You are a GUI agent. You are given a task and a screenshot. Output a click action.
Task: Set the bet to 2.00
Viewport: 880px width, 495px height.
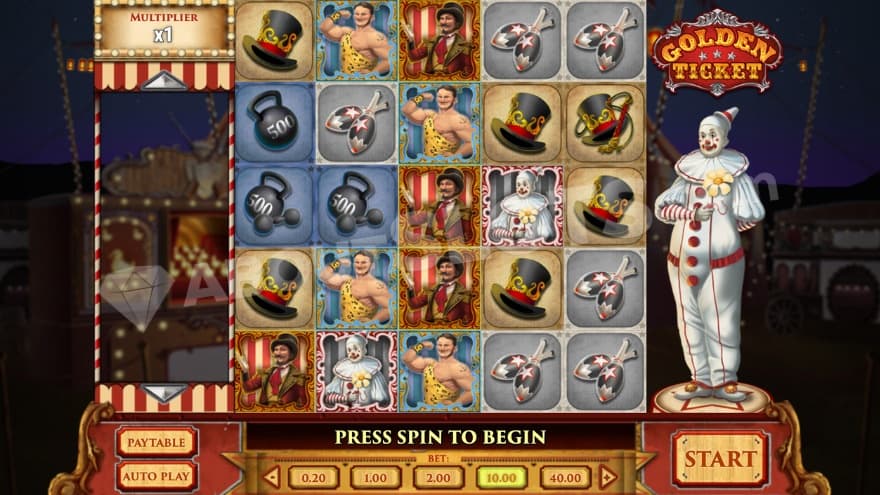tap(439, 477)
